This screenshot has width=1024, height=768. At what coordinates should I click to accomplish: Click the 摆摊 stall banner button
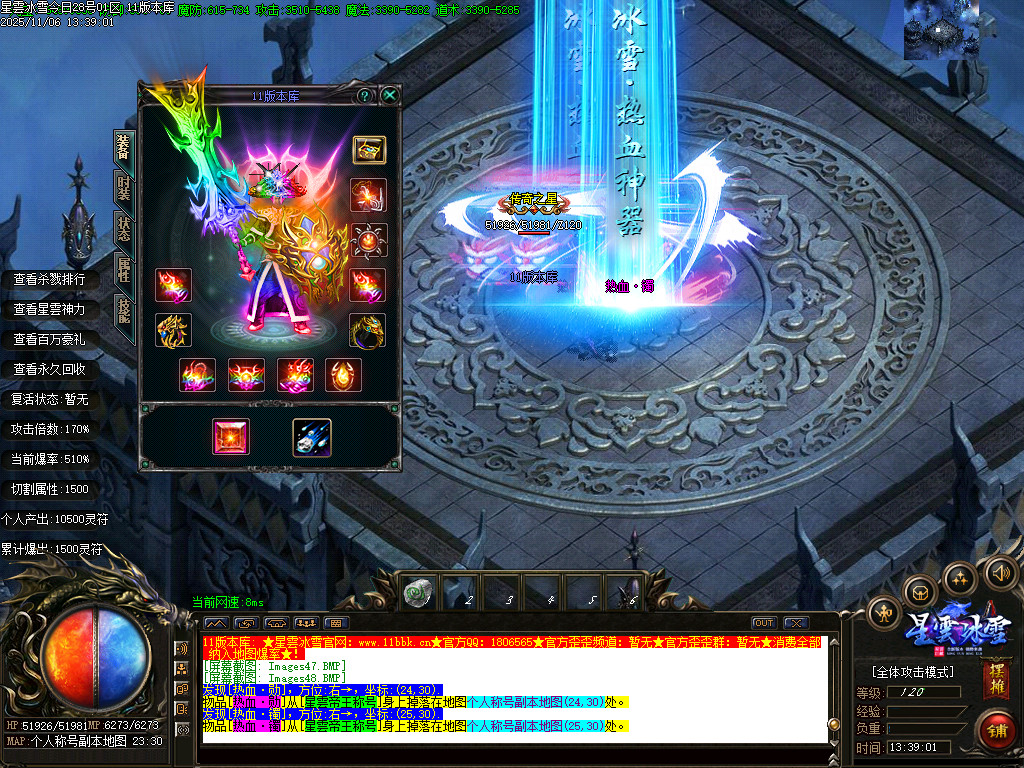tap(996, 678)
